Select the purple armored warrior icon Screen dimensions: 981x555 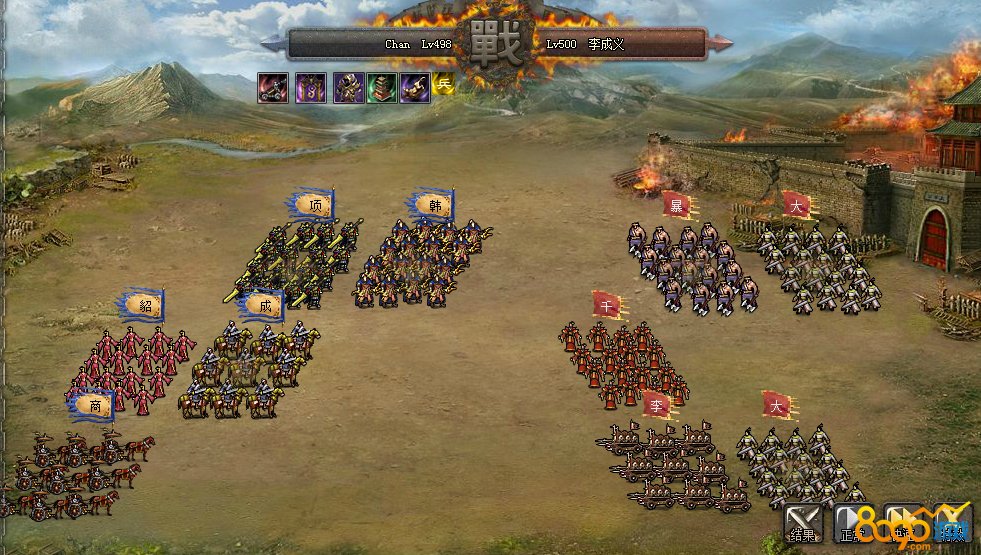pyautogui.click(x=348, y=88)
